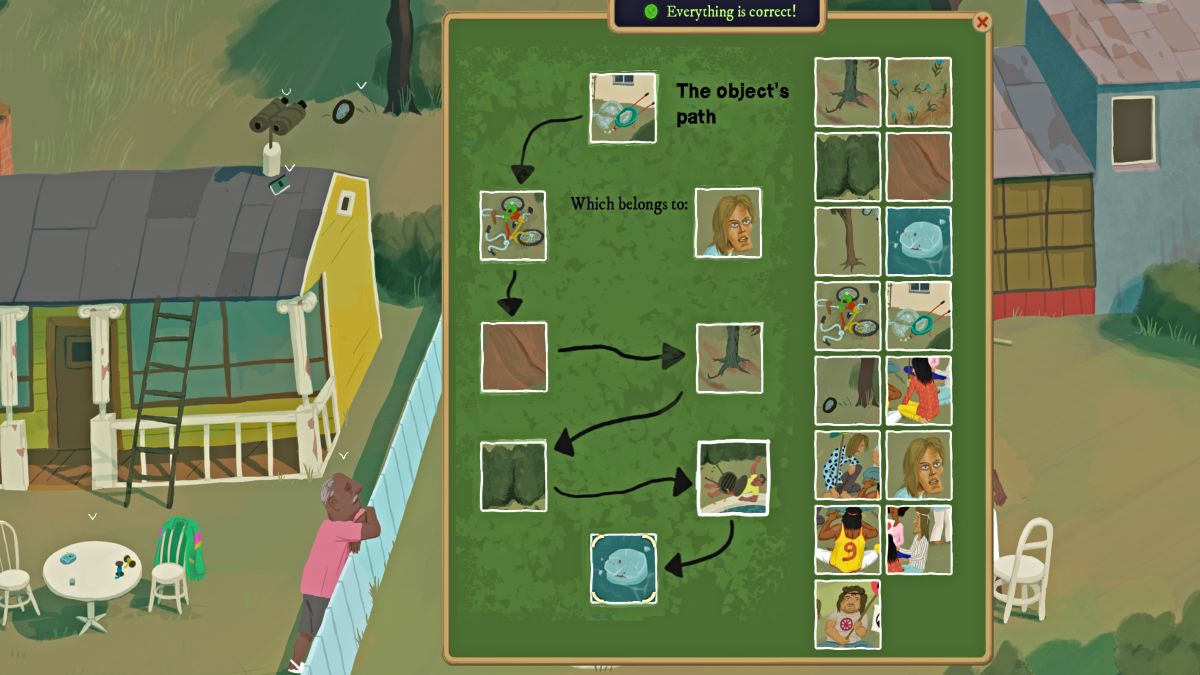
Task: Close the object's path puzzle panel
Action: 982,22
